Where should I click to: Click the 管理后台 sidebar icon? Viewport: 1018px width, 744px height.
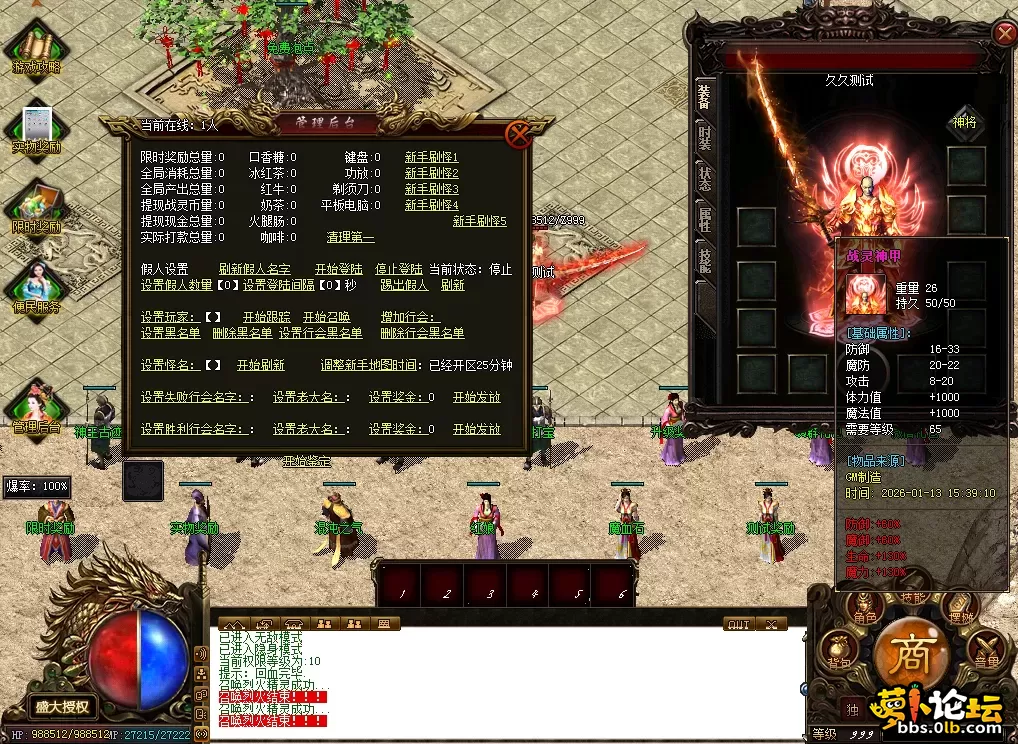pos(36,408)
